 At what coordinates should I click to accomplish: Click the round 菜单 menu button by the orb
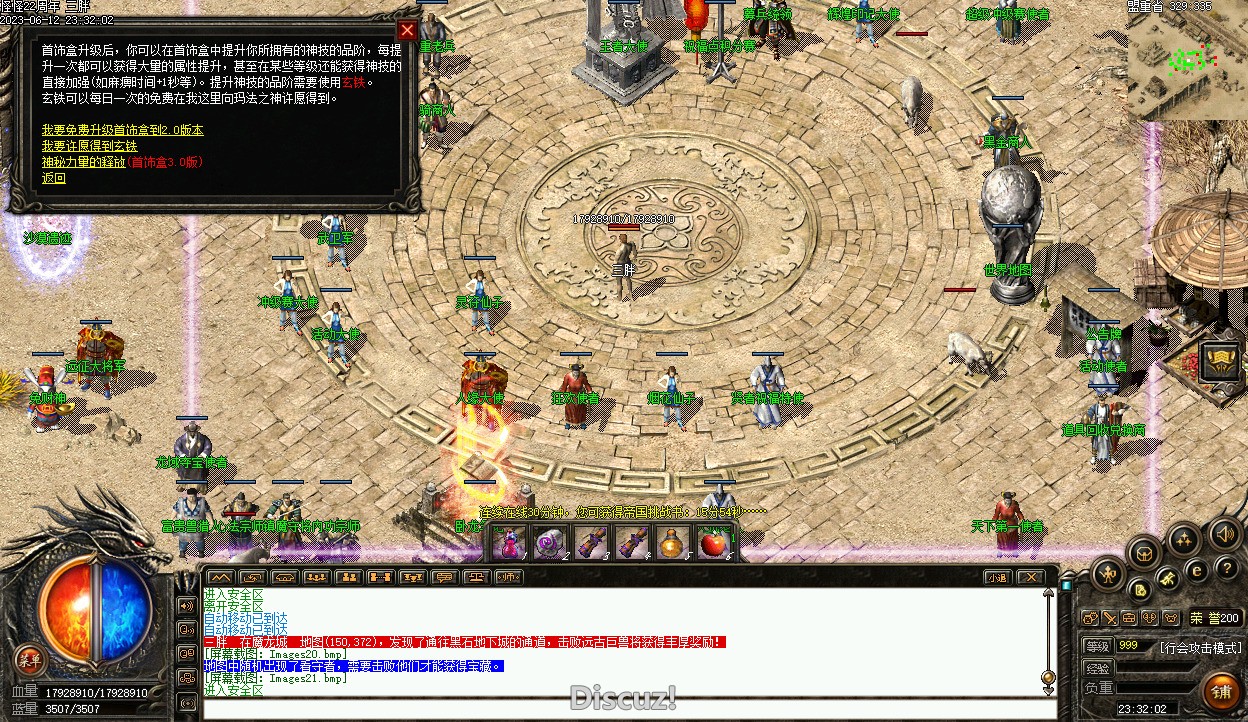coord(30,659)
